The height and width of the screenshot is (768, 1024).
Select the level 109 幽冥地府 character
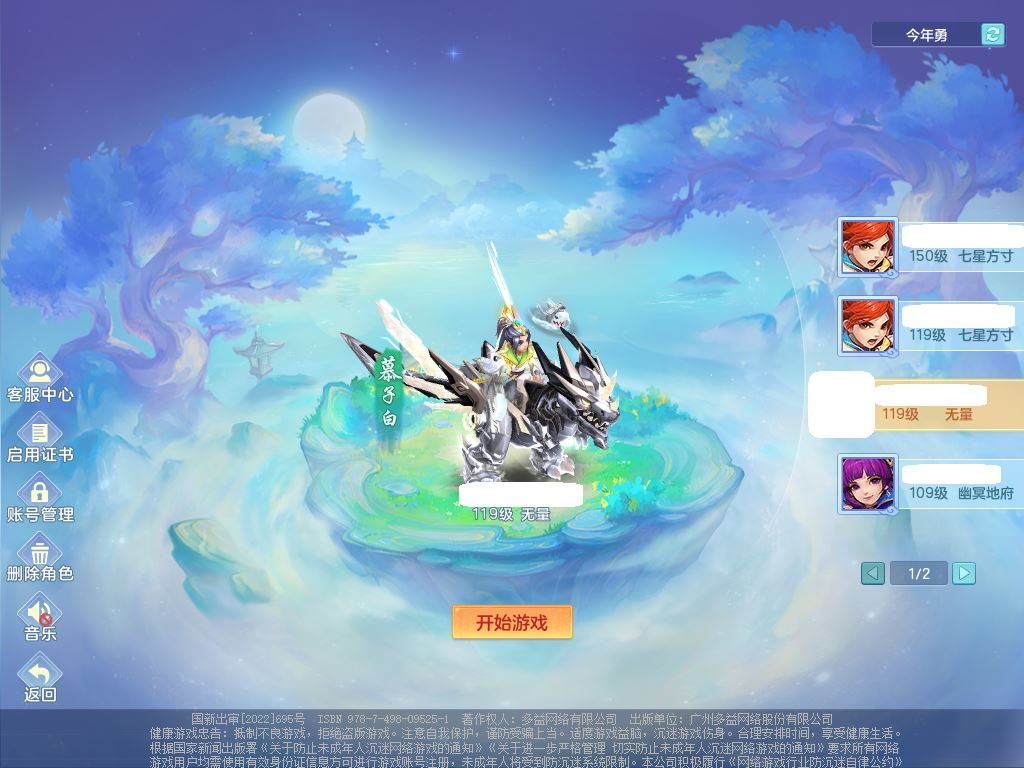click(x=930, y=484)
